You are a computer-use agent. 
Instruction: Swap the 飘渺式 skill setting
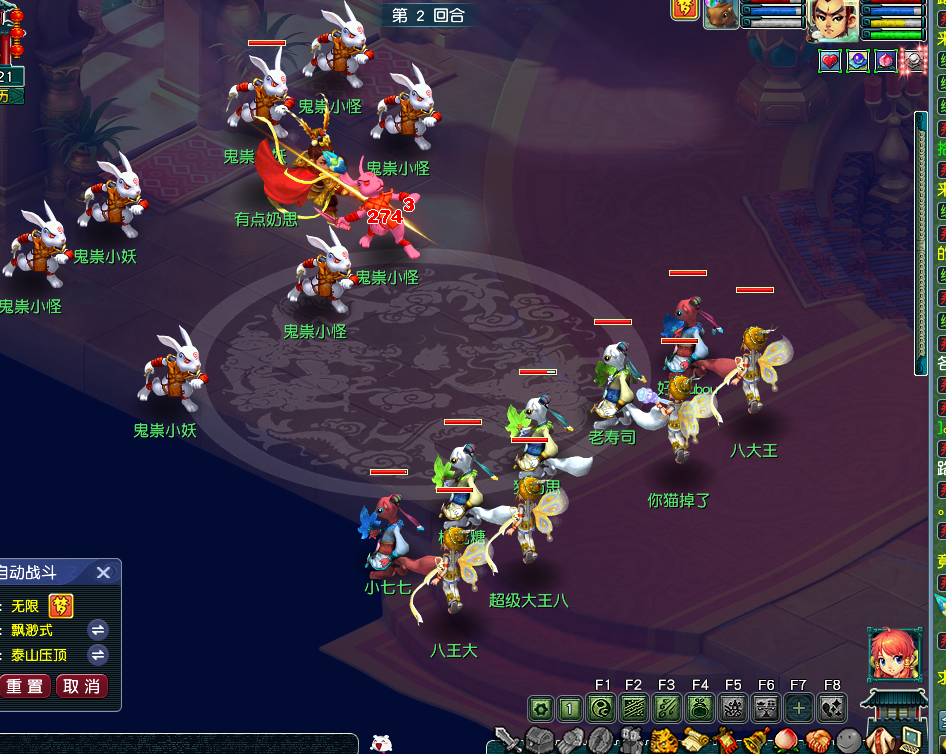pyautogui.click(x=98, y=630)
